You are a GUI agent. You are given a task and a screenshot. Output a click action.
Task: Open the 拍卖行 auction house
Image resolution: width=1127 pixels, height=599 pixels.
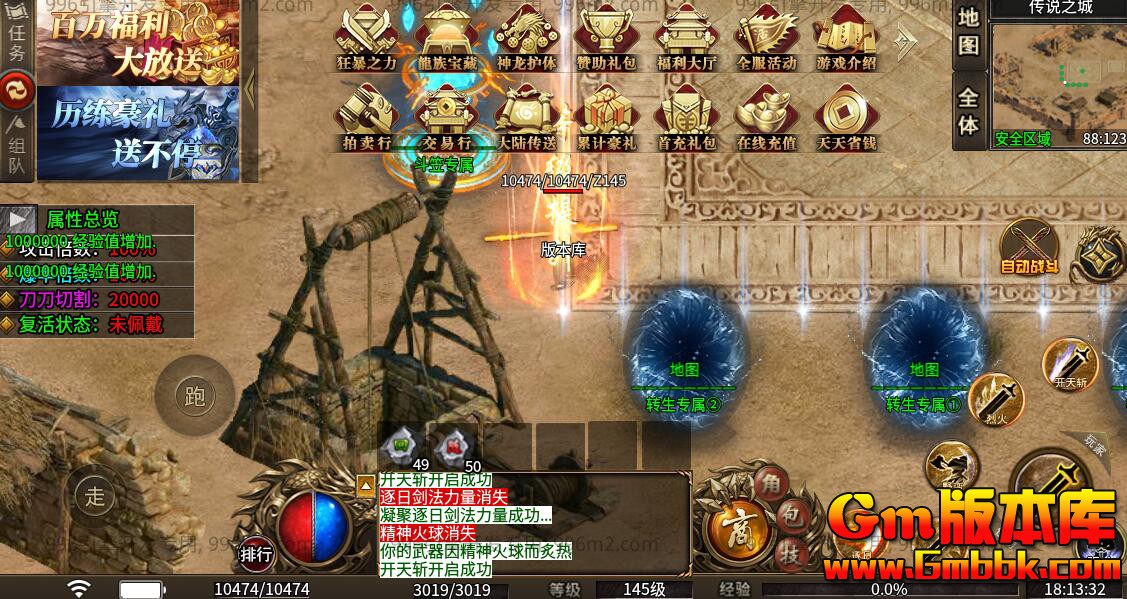pyautogui.click(x=367, y=114)
